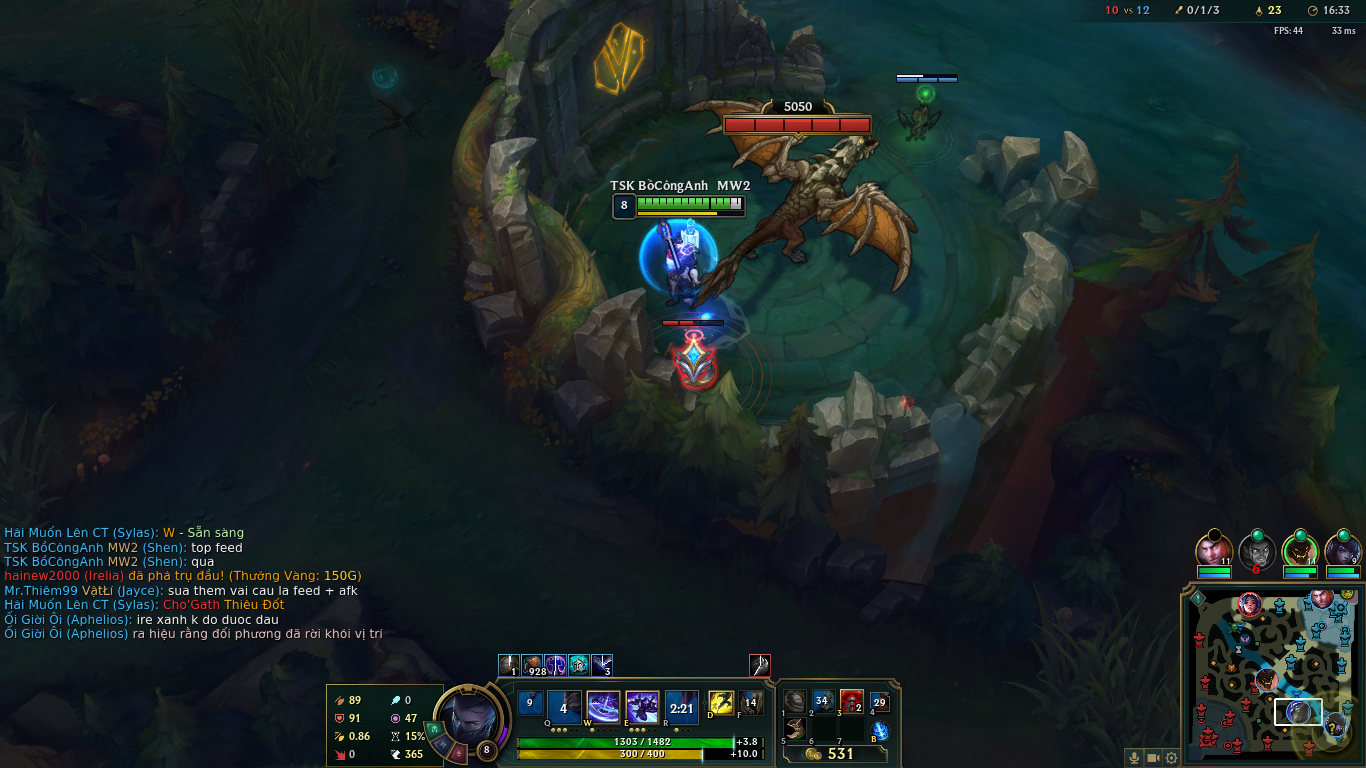Select the R ultimate showing 2:21 cooldown
This screenshot has width=1366, height=768.
click(x=682, y=708)
